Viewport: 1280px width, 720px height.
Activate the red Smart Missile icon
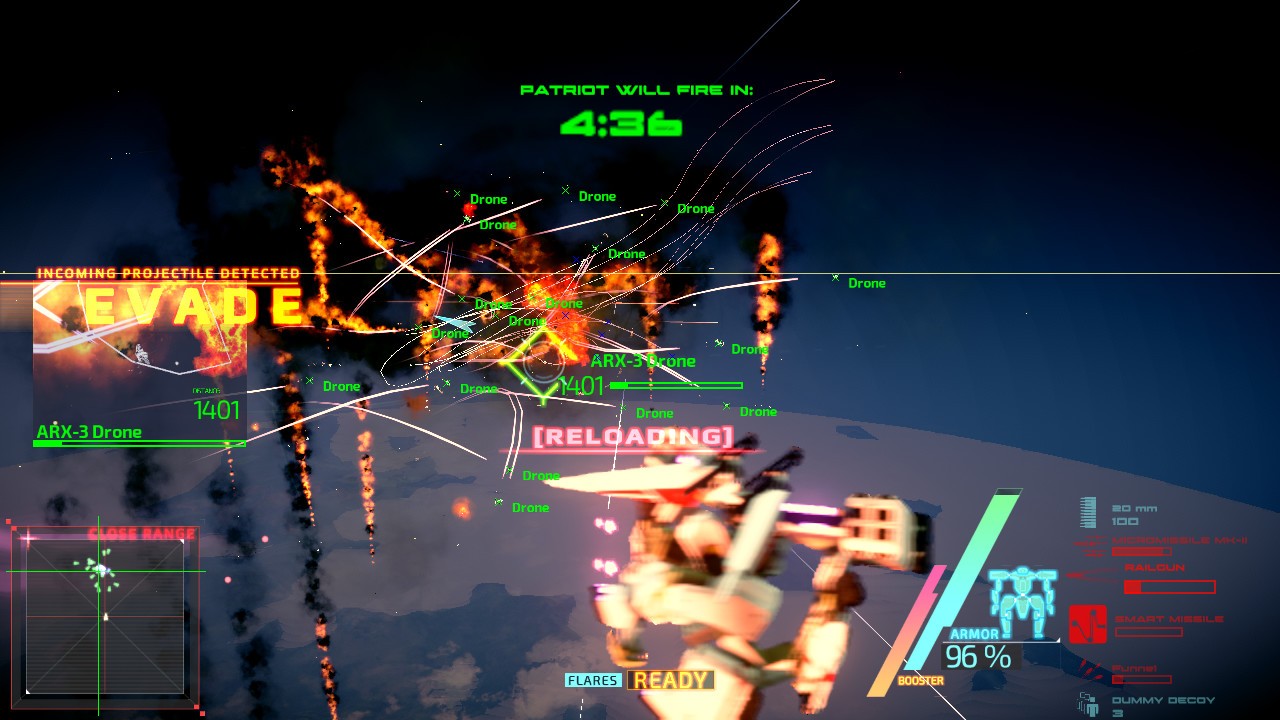coord(1087,623)
